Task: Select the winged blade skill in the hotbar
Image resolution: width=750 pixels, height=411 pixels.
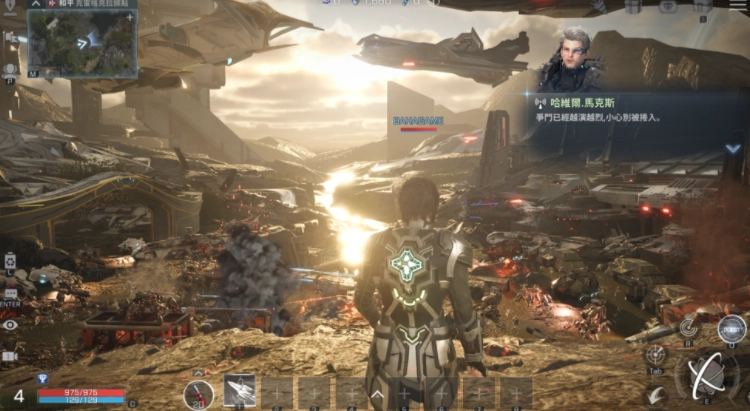Action: (x=238, y=391)
